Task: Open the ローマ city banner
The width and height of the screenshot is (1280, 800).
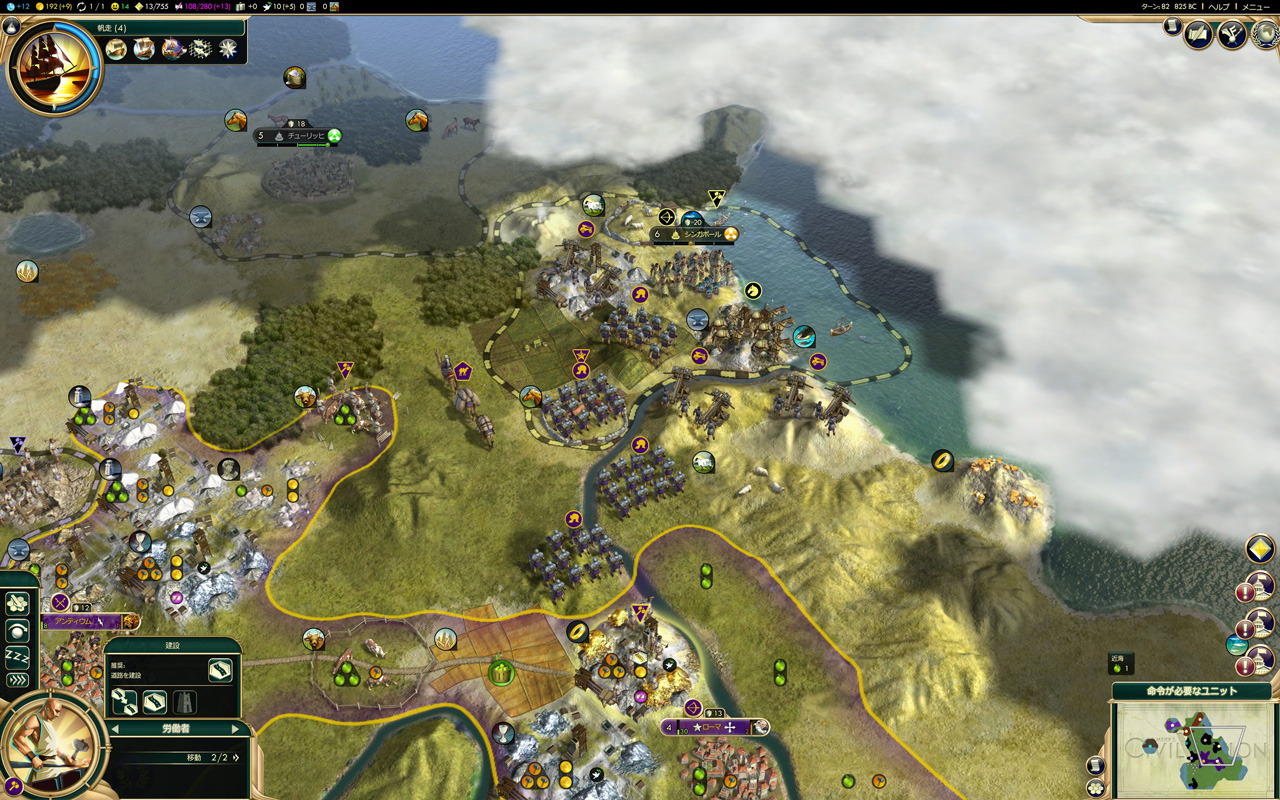Action: 714,727
